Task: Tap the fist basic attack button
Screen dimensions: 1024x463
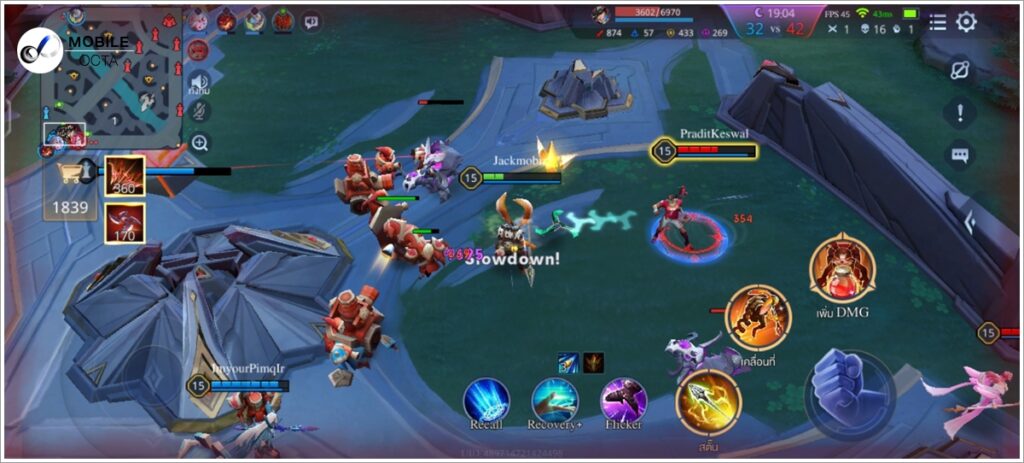Action: point(849,392)
